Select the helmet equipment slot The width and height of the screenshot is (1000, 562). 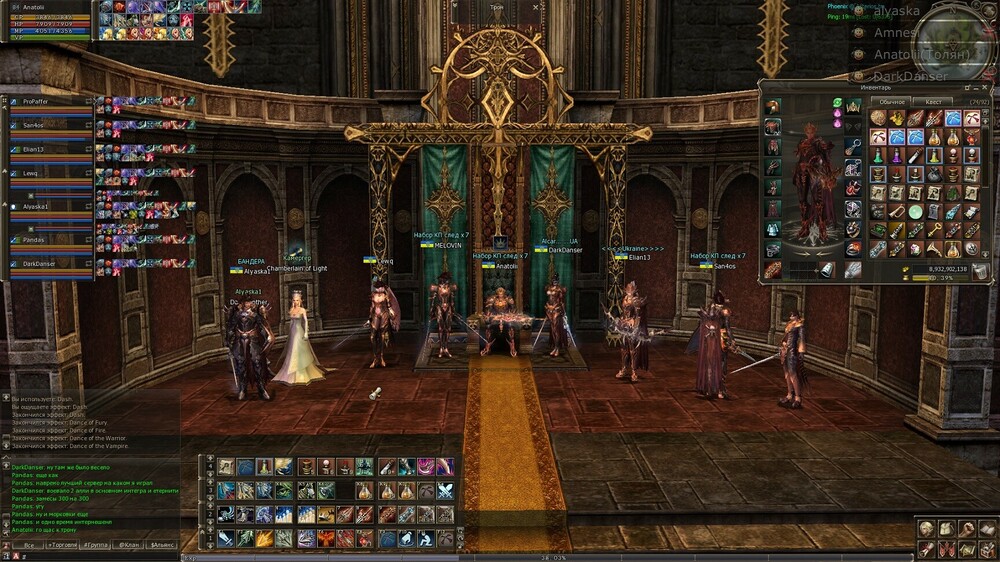[772, 107]
